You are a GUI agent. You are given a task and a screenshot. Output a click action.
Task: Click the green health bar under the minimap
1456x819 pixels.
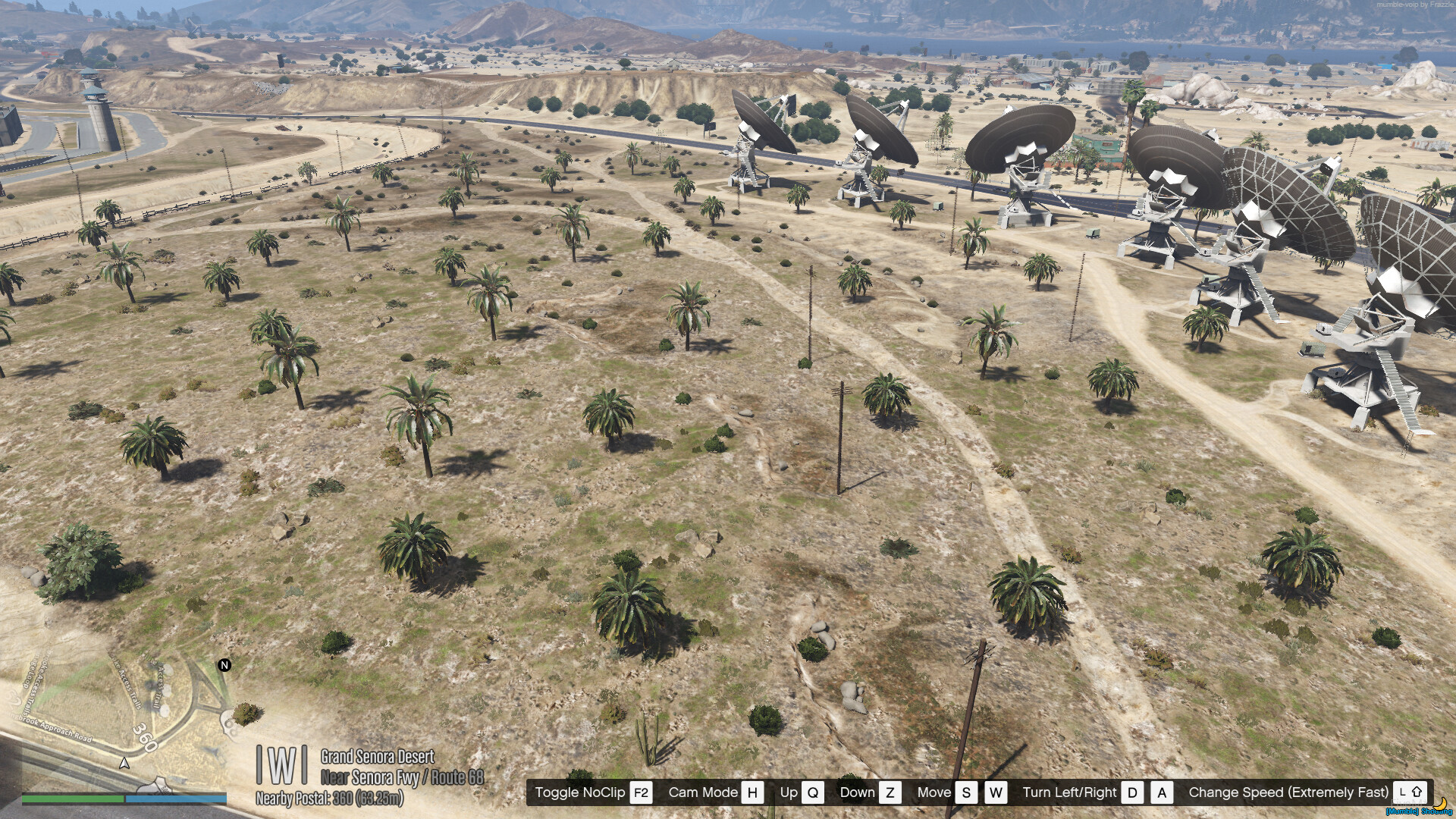pyautogui.click(x=72, y=799)
